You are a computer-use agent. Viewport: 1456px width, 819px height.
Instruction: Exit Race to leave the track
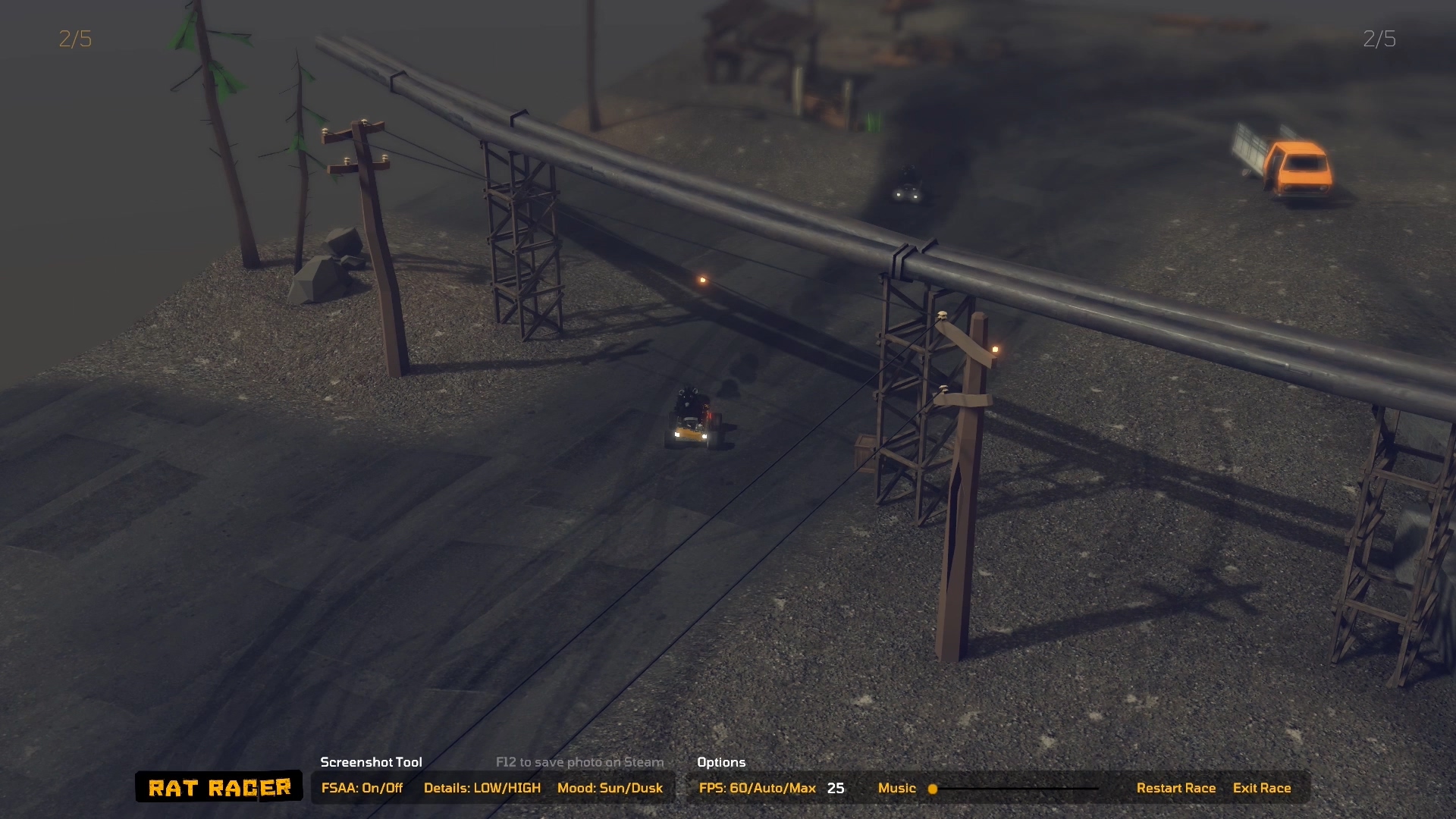(1261, 788)
